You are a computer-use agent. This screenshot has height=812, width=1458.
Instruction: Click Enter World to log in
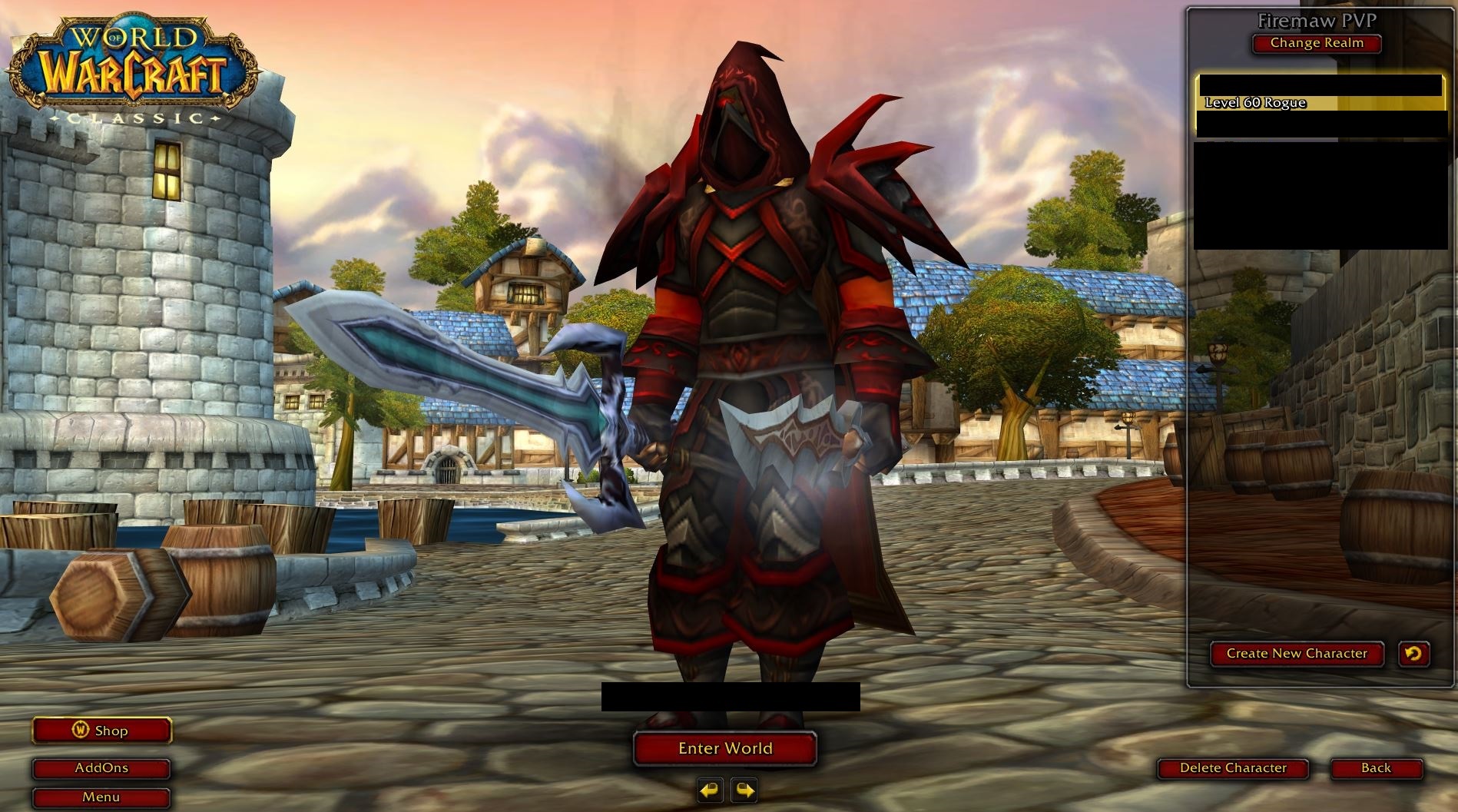[x=724, y=747]
